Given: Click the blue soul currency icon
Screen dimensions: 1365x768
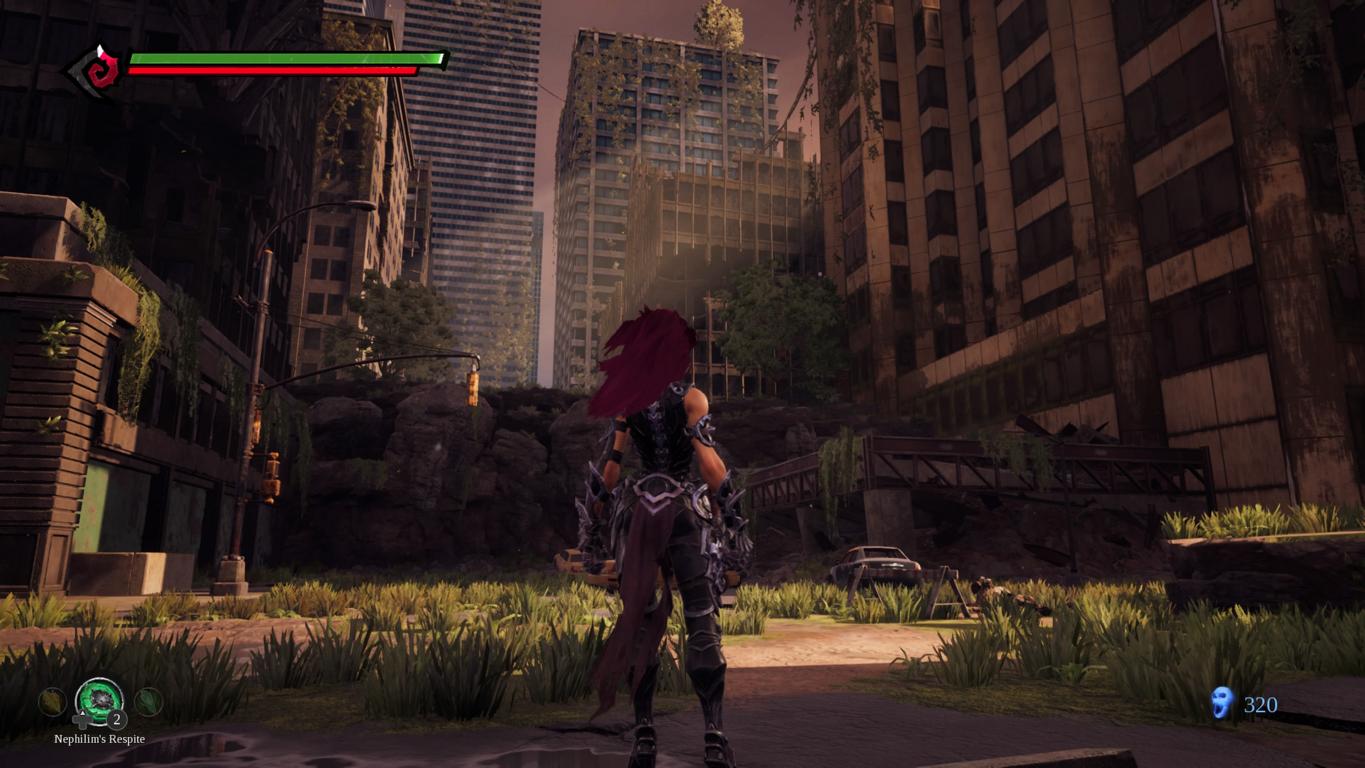Looking at the screenshot, I should (1221, 703).
